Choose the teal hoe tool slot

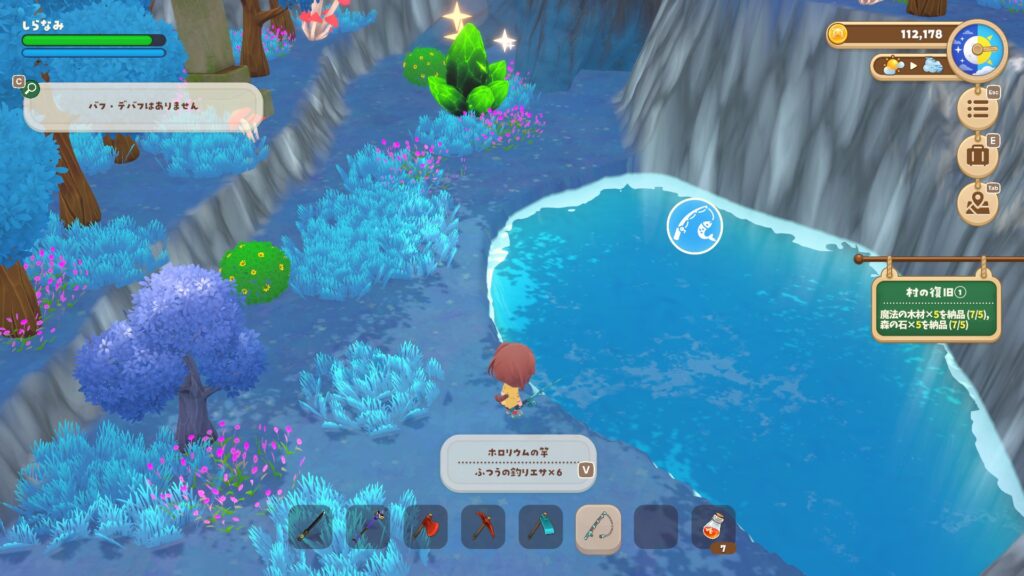tap(540, 526)
